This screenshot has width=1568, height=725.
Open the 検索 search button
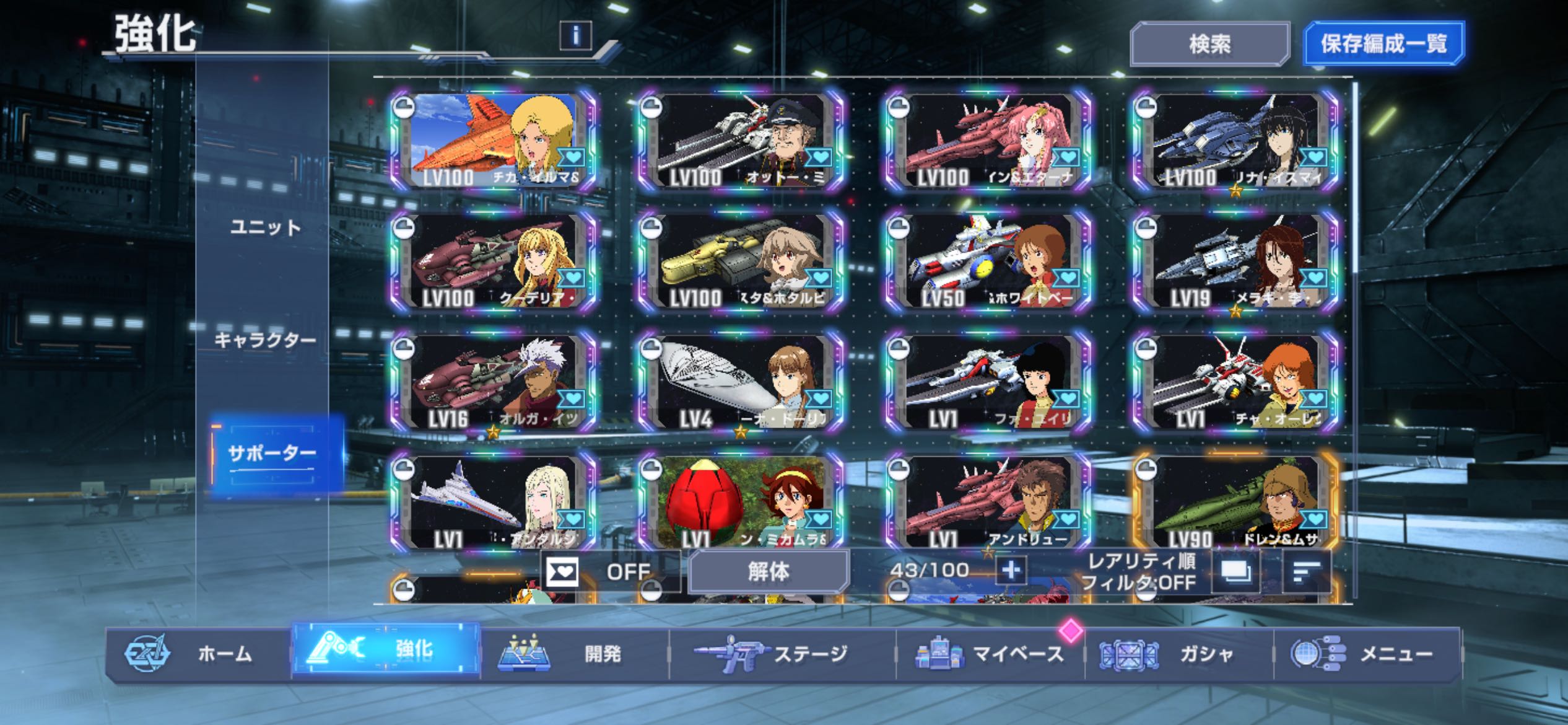click(x=1209, y=44)
